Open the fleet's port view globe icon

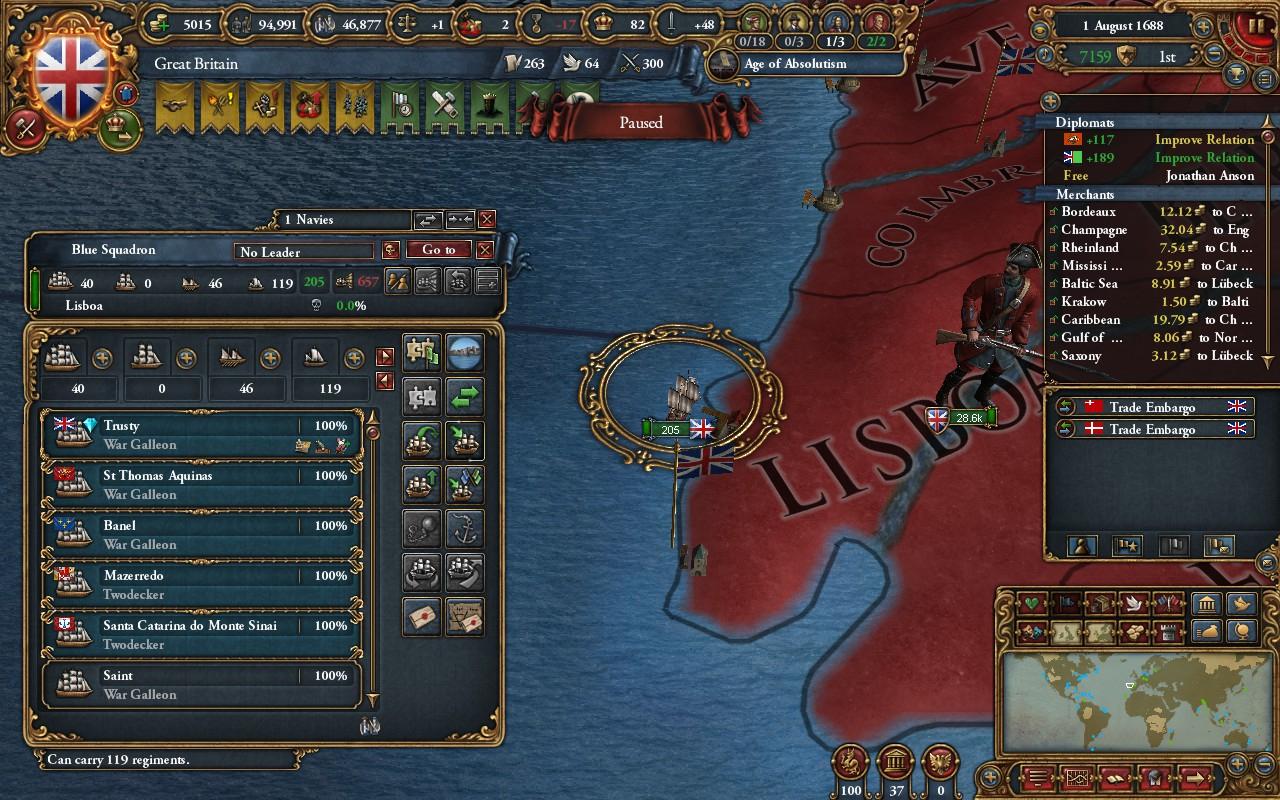coord(465,352)
